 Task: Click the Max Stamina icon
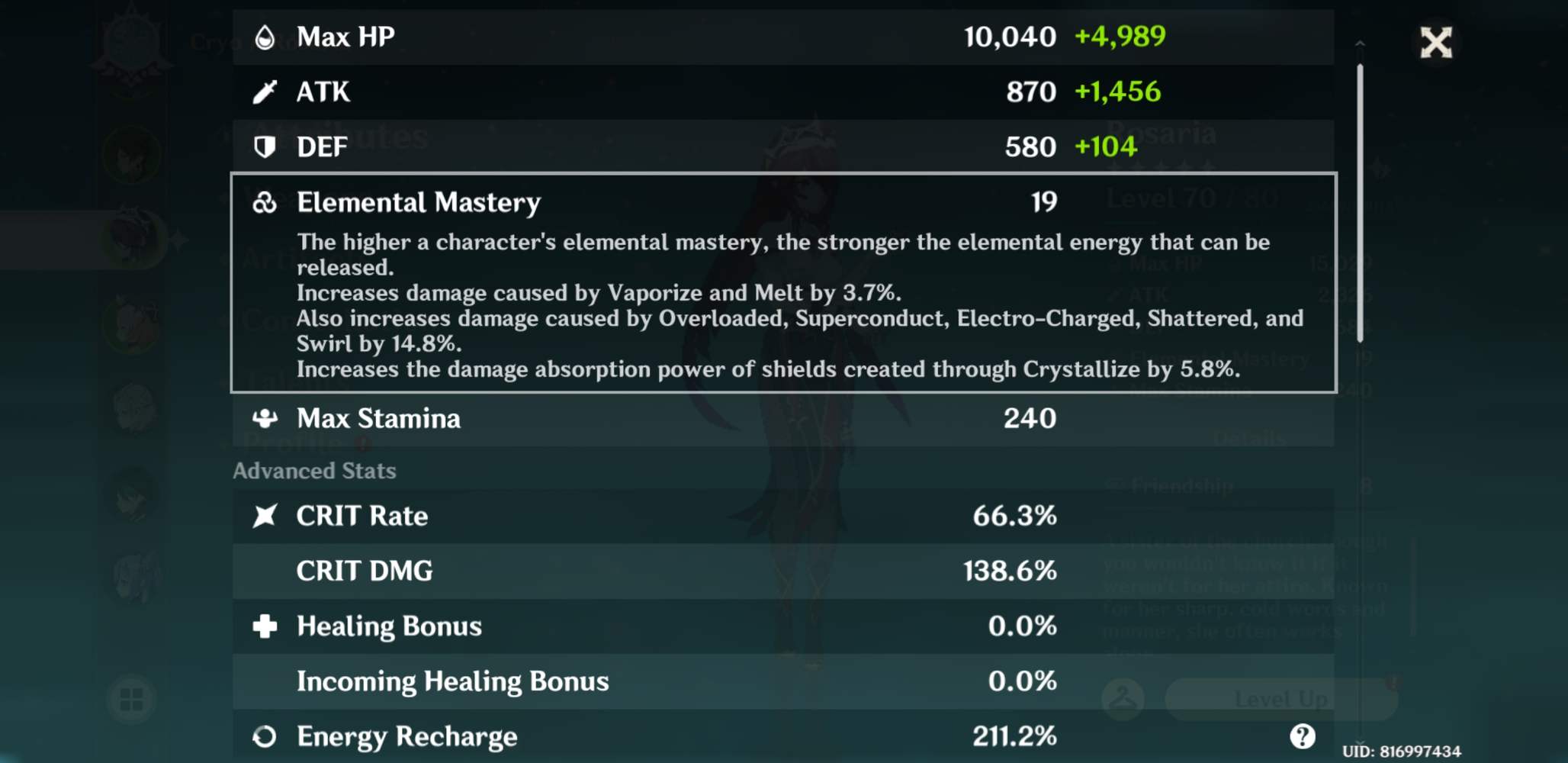266,418
